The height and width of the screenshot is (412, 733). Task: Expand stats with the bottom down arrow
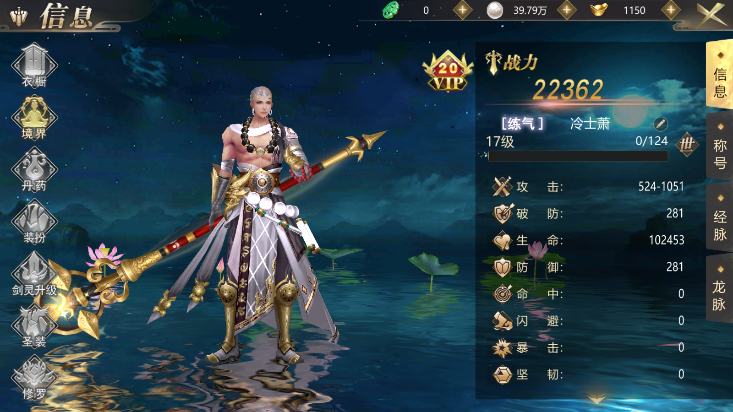pyautogui.click(x=597, y=399)
